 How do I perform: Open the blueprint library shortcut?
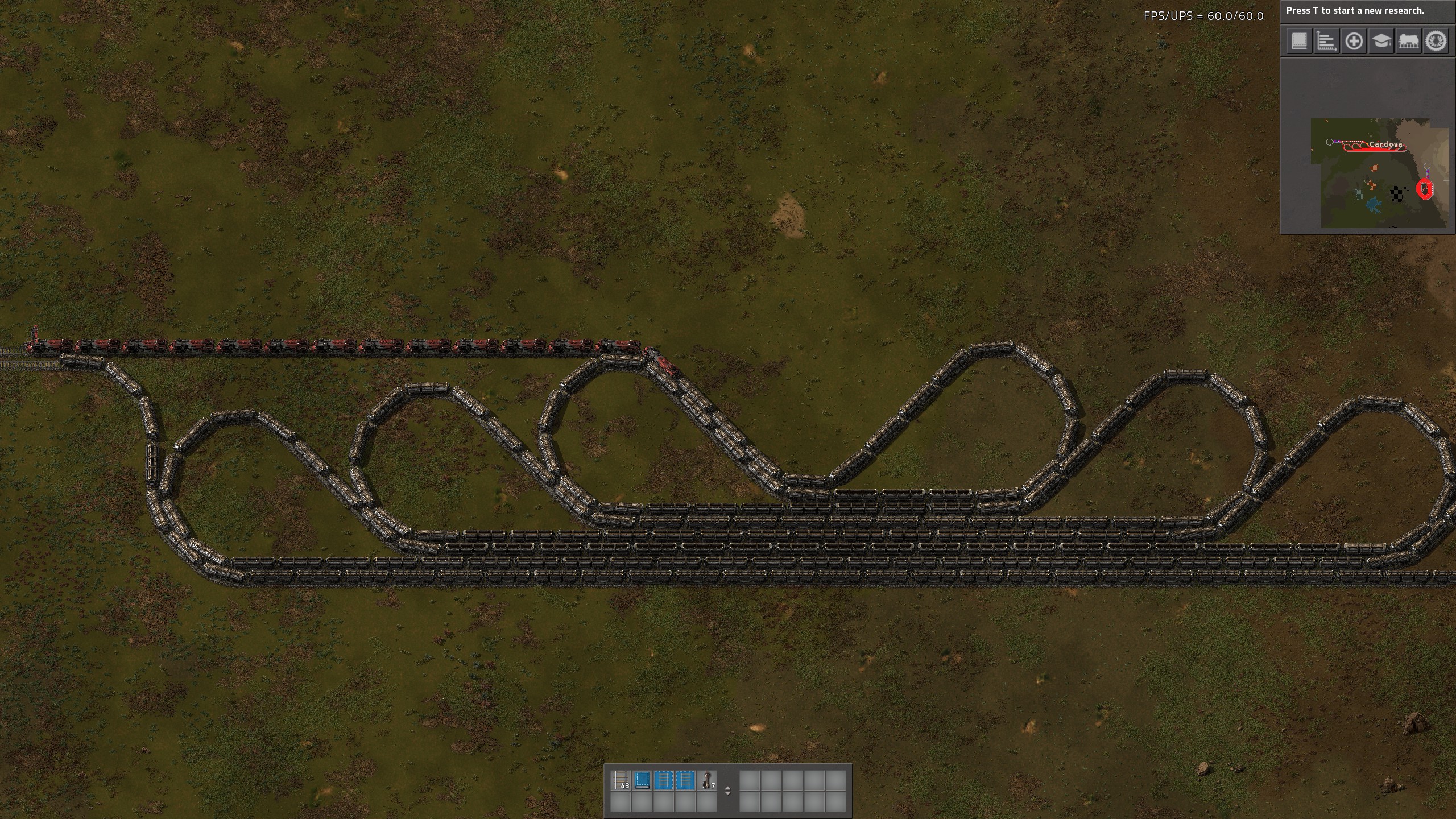tap(1300, 42)
